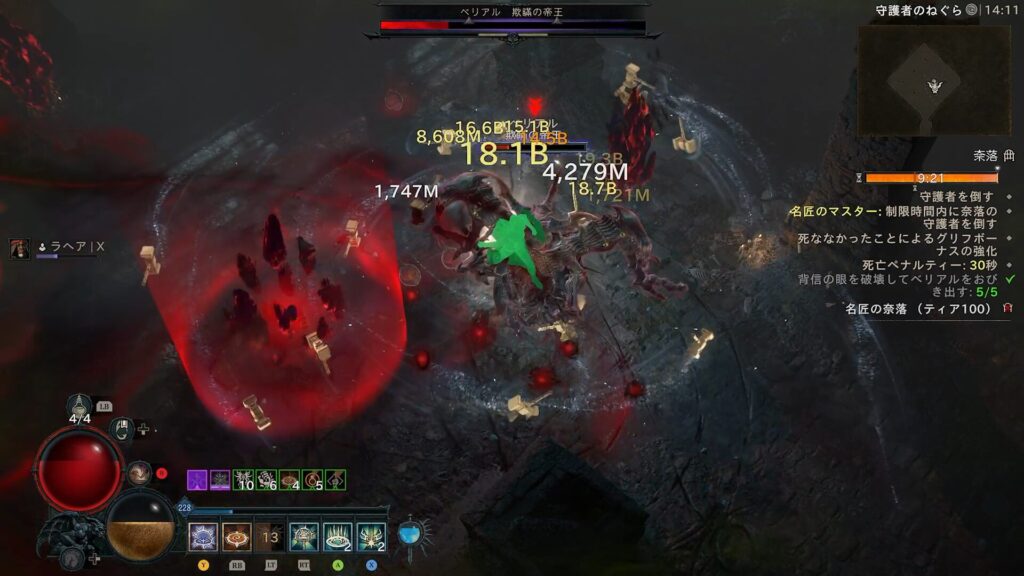The width and height of the screenshot is (1024, 576).
Task: Click the blue orb icon right of the skill bar
Action: click(x=409, y=534)
